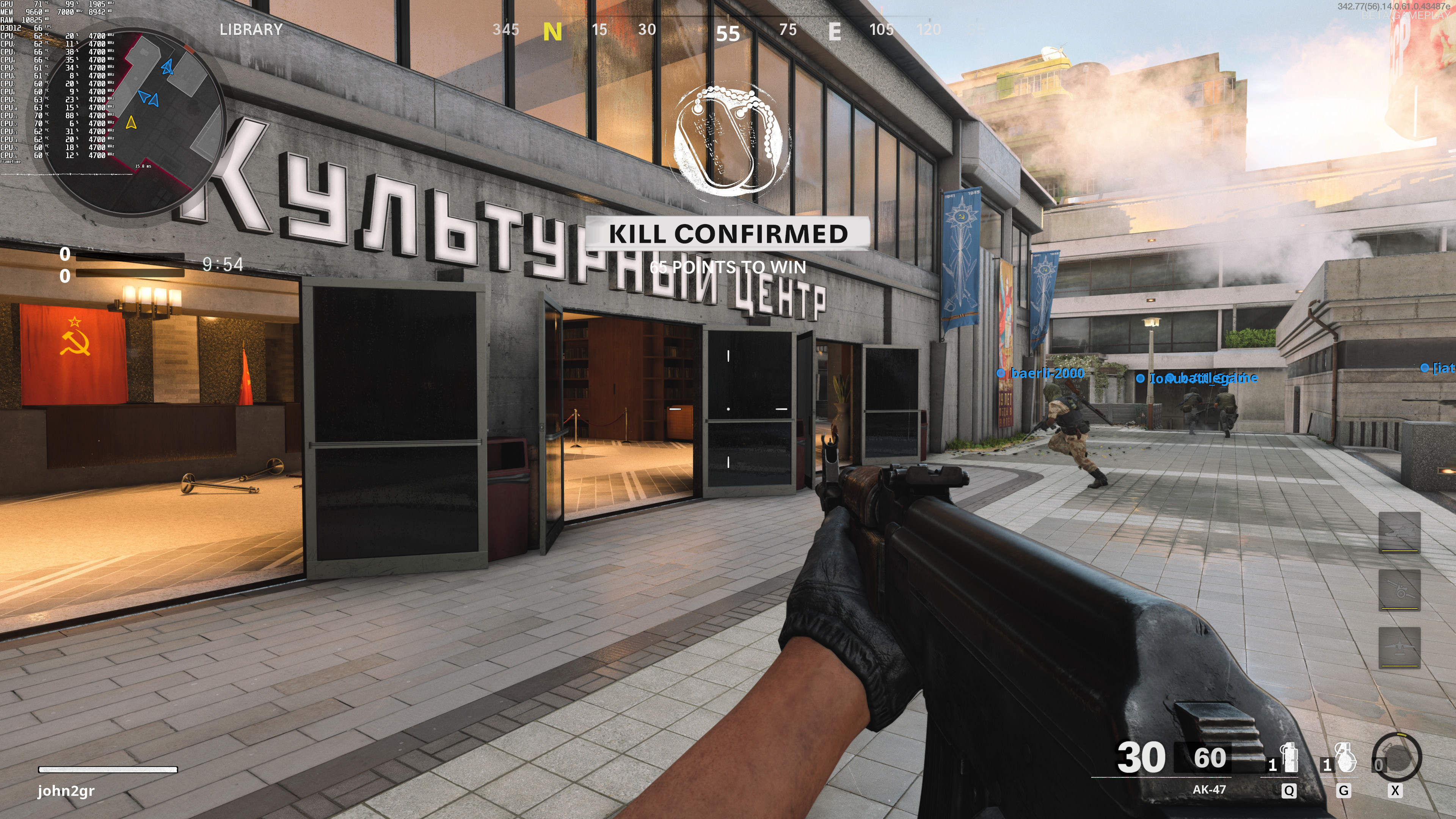
Task: Choose the frag grenade lethal icon
Action: (x=1346, y=758)
